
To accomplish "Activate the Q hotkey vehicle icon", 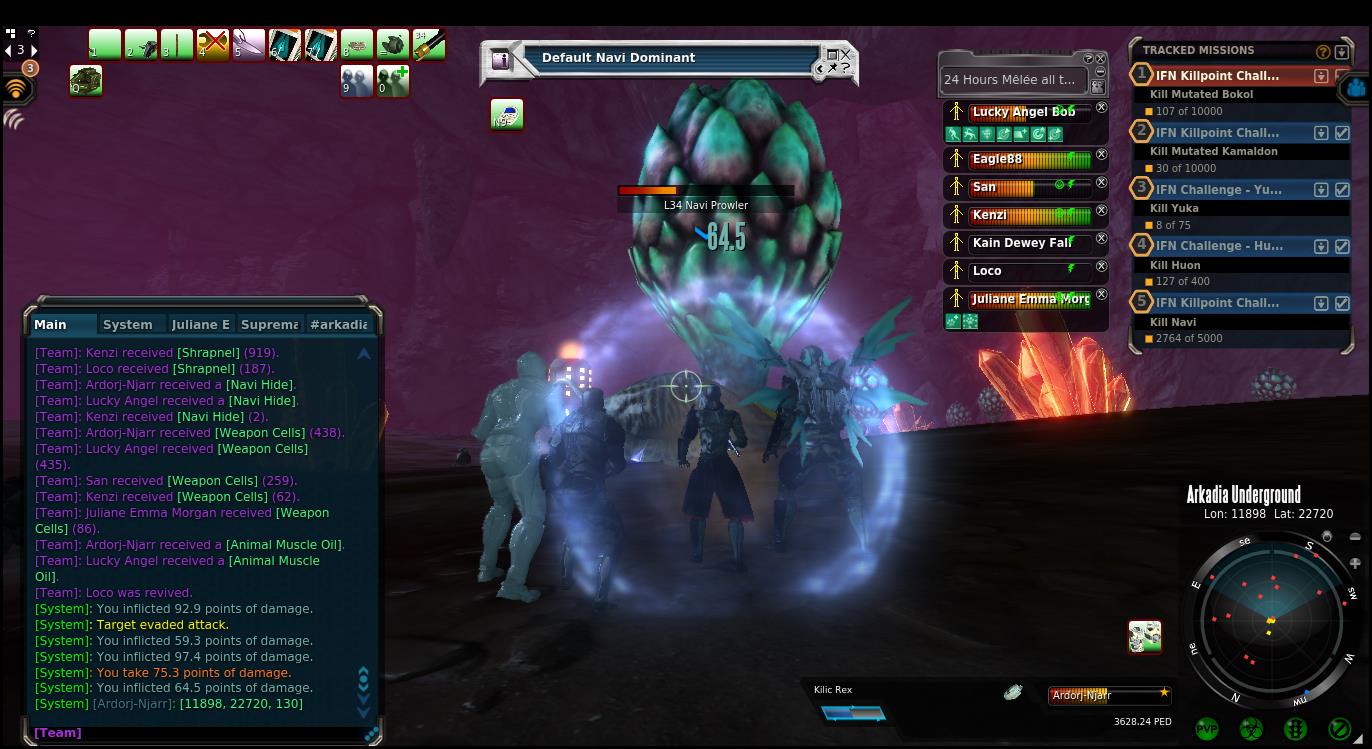I will pos(86,81).
